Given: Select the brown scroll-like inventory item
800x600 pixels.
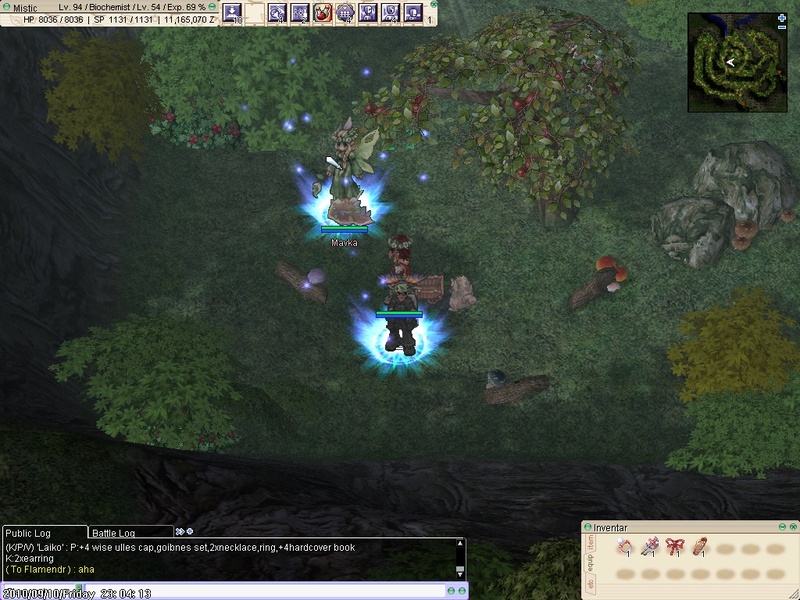Looking at the screenshot, I should pos(699,546).
